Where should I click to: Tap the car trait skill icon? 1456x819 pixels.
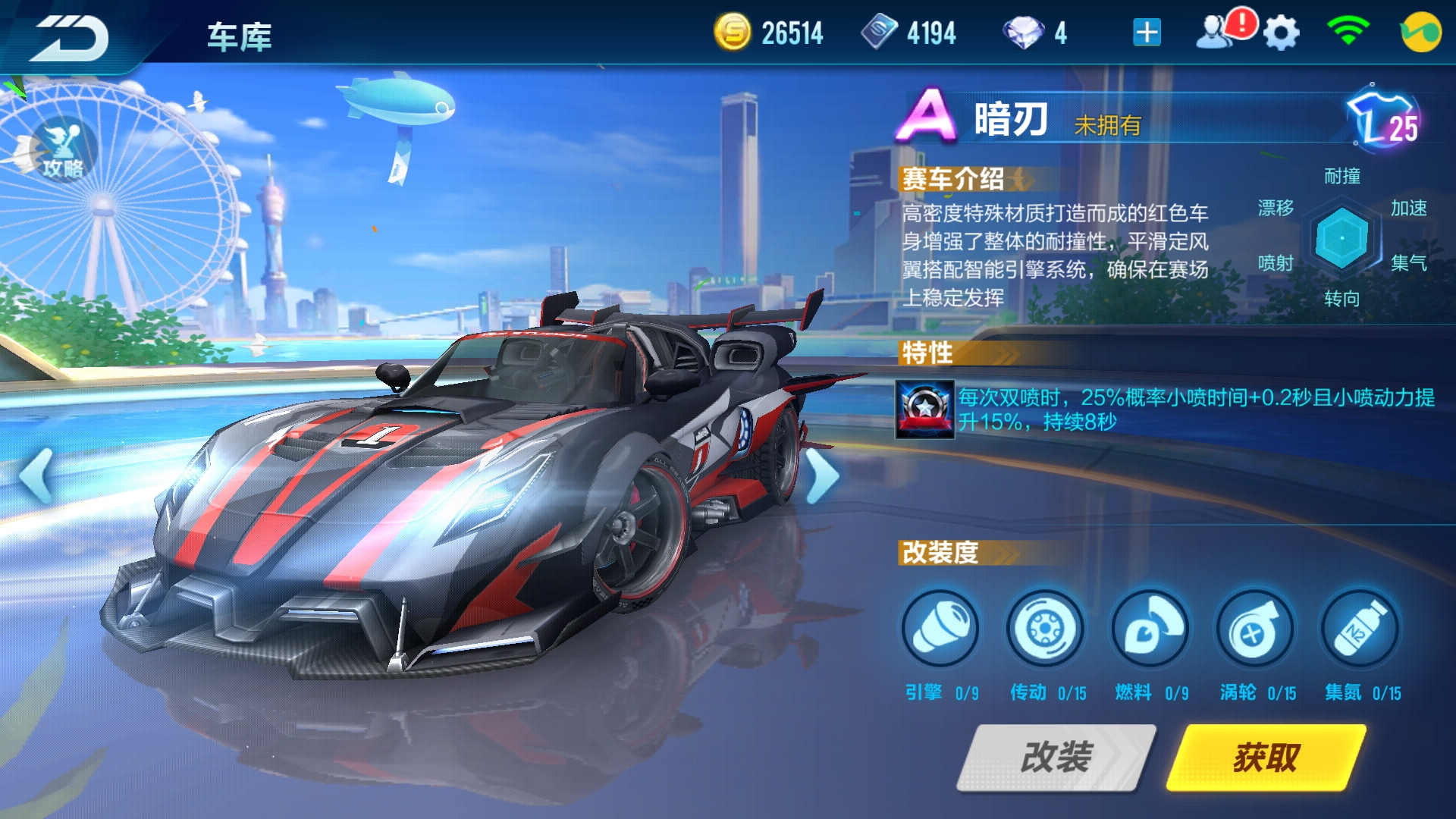point(924,409)
